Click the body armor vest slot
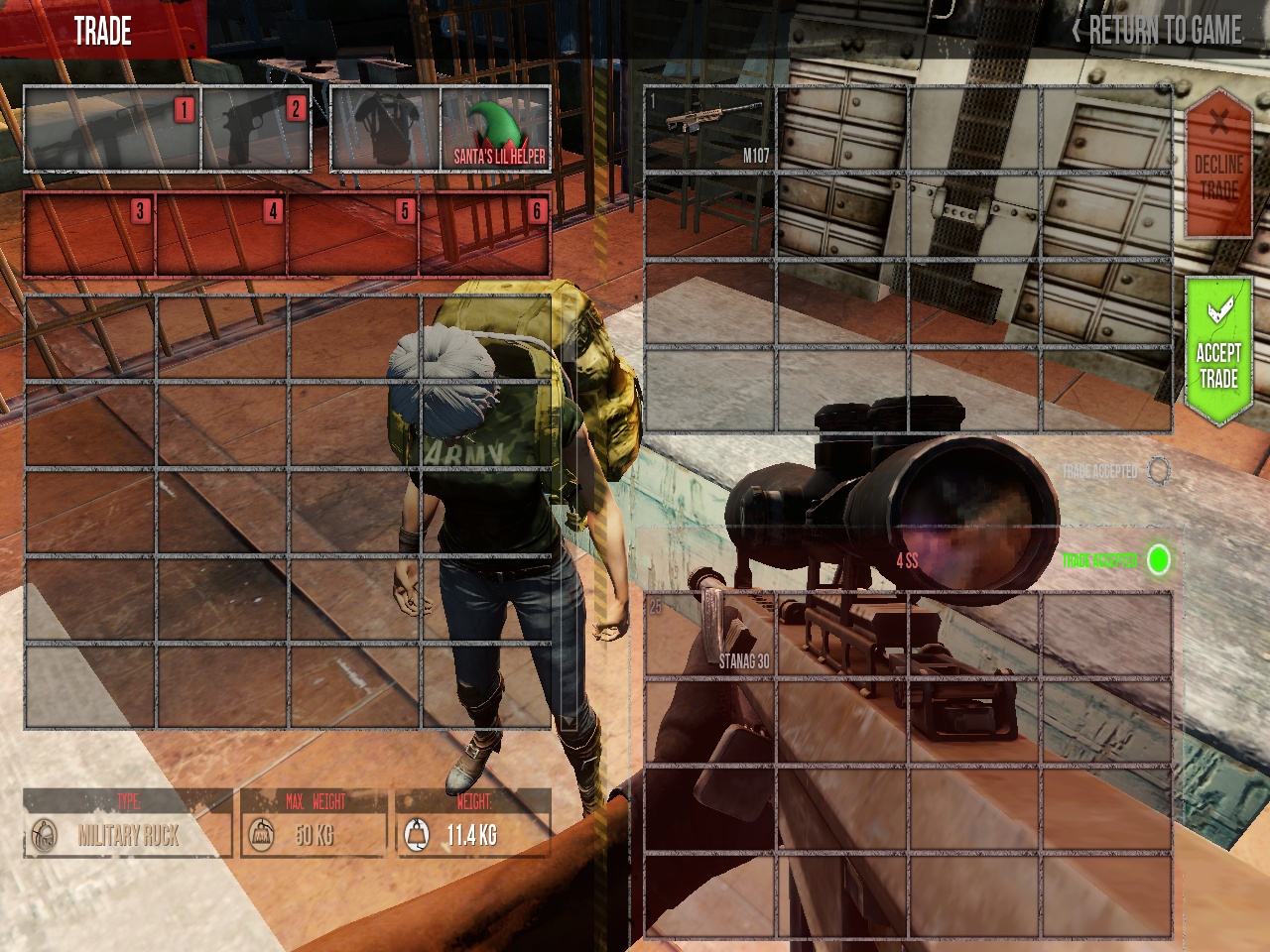 386,130
